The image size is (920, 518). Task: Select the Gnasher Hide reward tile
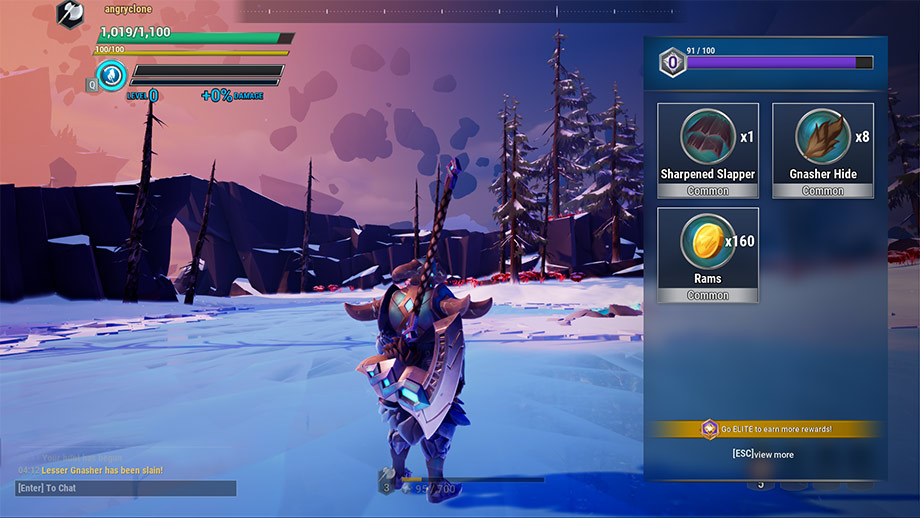pos(822,150)
